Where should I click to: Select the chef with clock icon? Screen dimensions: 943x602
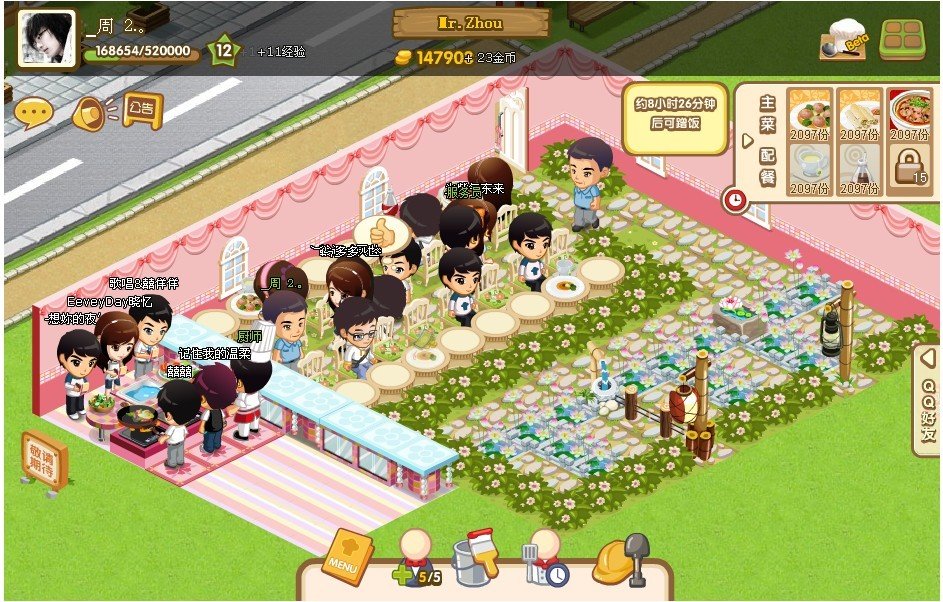(x=545, y=560)
